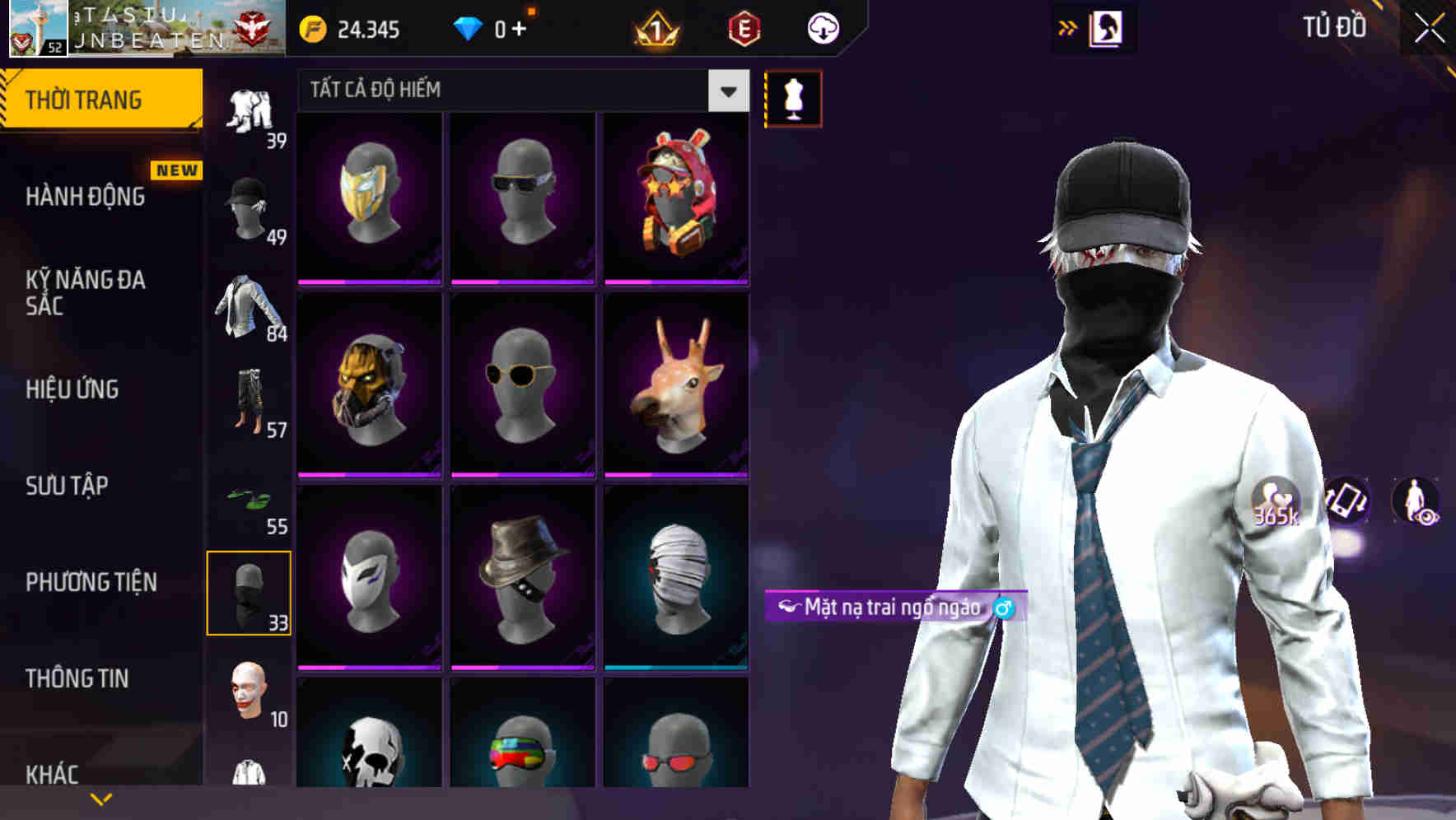Viewport: 1456px width, 820px height.
Task: Open the mannequin preview icon above the item grid
Action: click(x=793, y=97)
